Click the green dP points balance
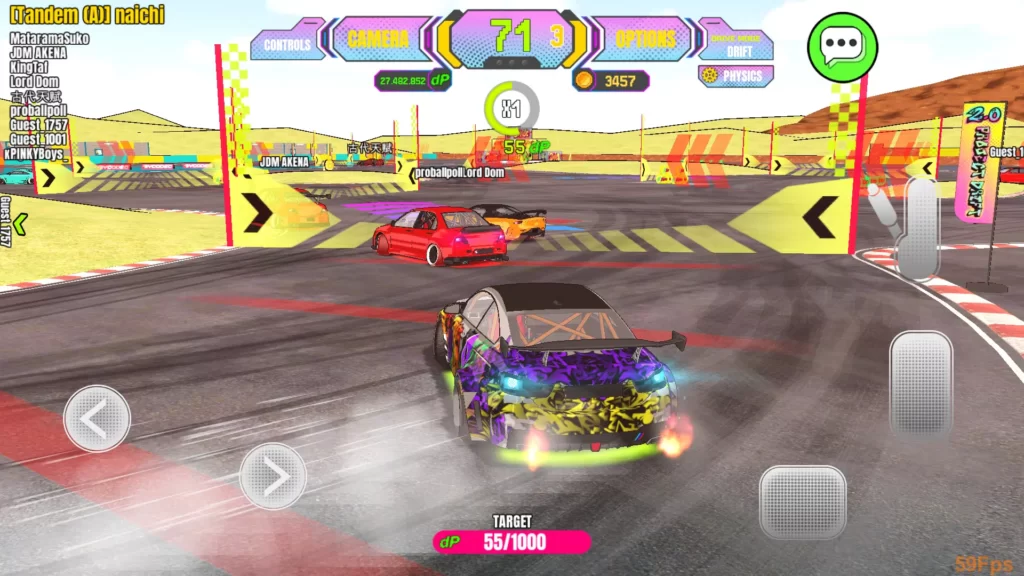Image resolution: width=1024 pixels, height=576 pixels. click(x=412, y=81)
